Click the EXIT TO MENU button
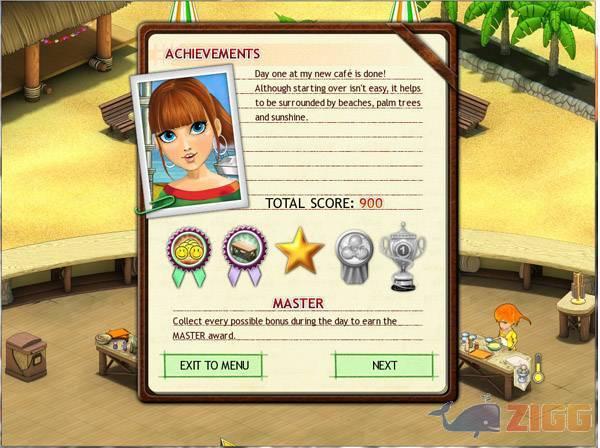 tap(214, 365)
